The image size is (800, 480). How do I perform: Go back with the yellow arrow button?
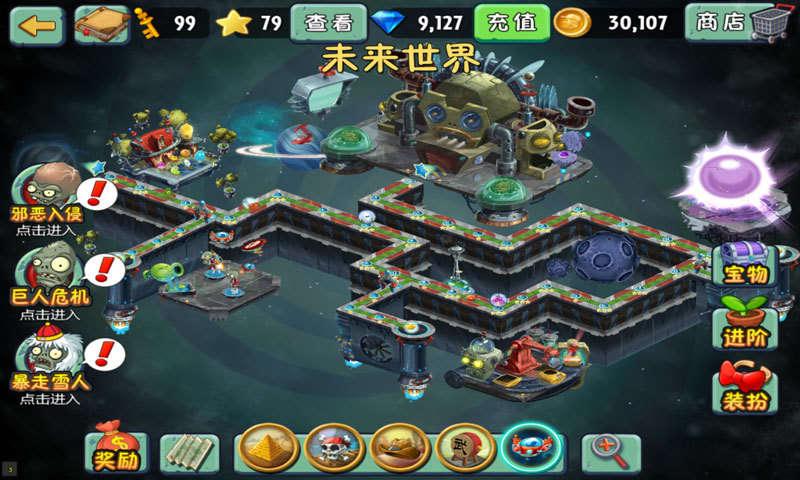pos(36,24)
